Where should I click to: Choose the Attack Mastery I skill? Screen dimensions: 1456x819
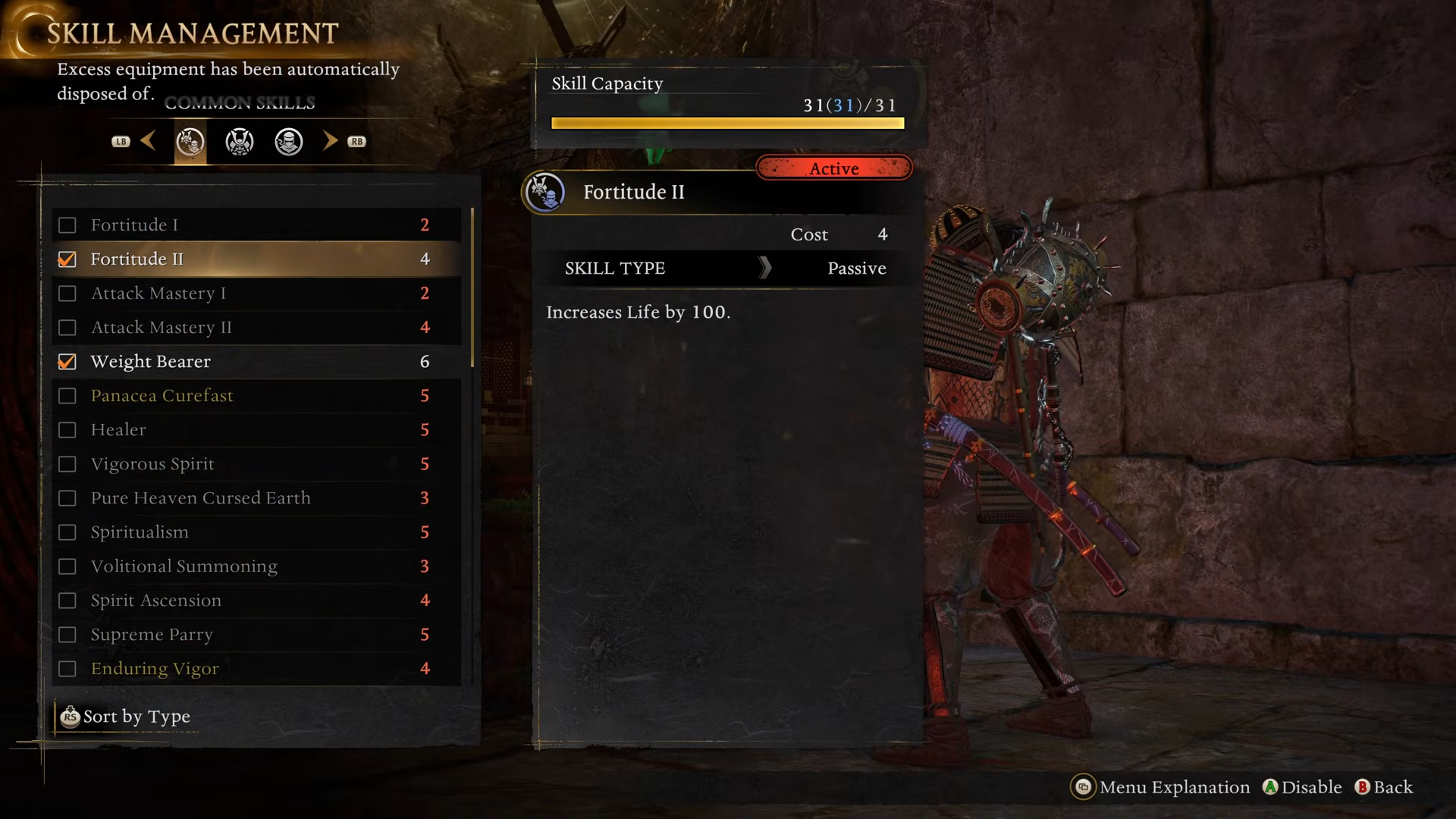(x=256, y=293)
